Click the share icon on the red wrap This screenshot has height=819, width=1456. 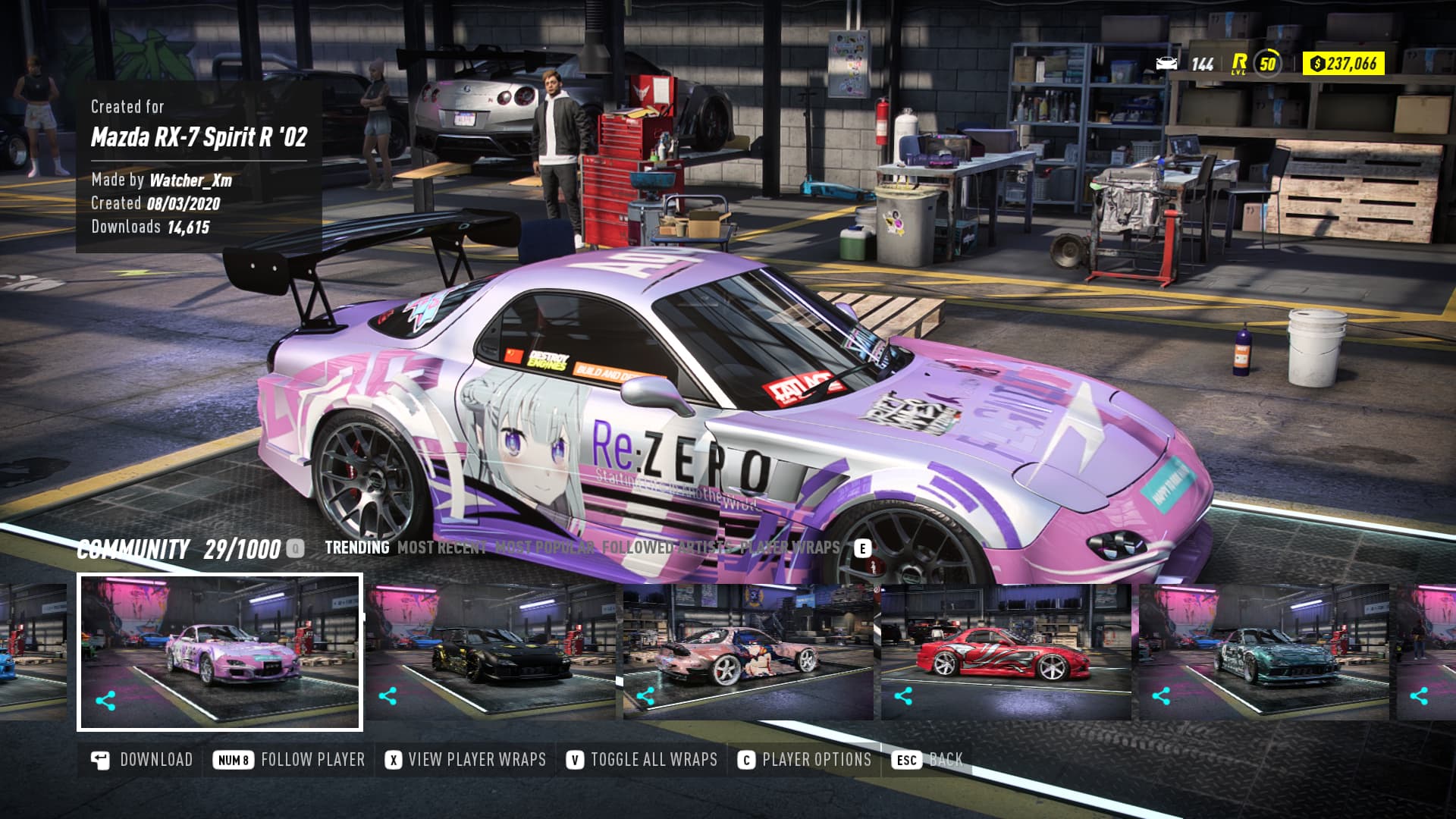tap(903, 696)
